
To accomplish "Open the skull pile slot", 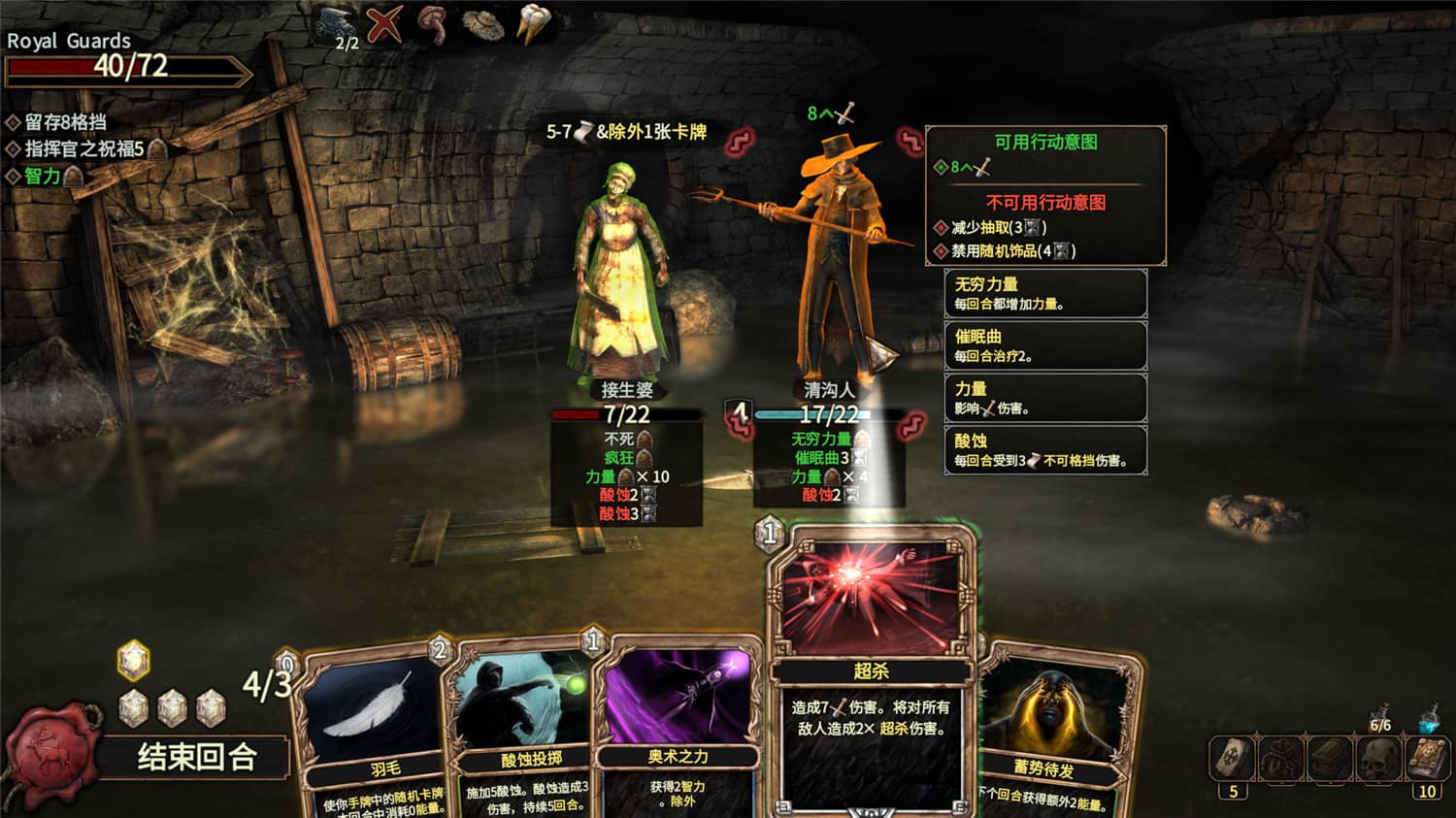I will (1378, 758).
